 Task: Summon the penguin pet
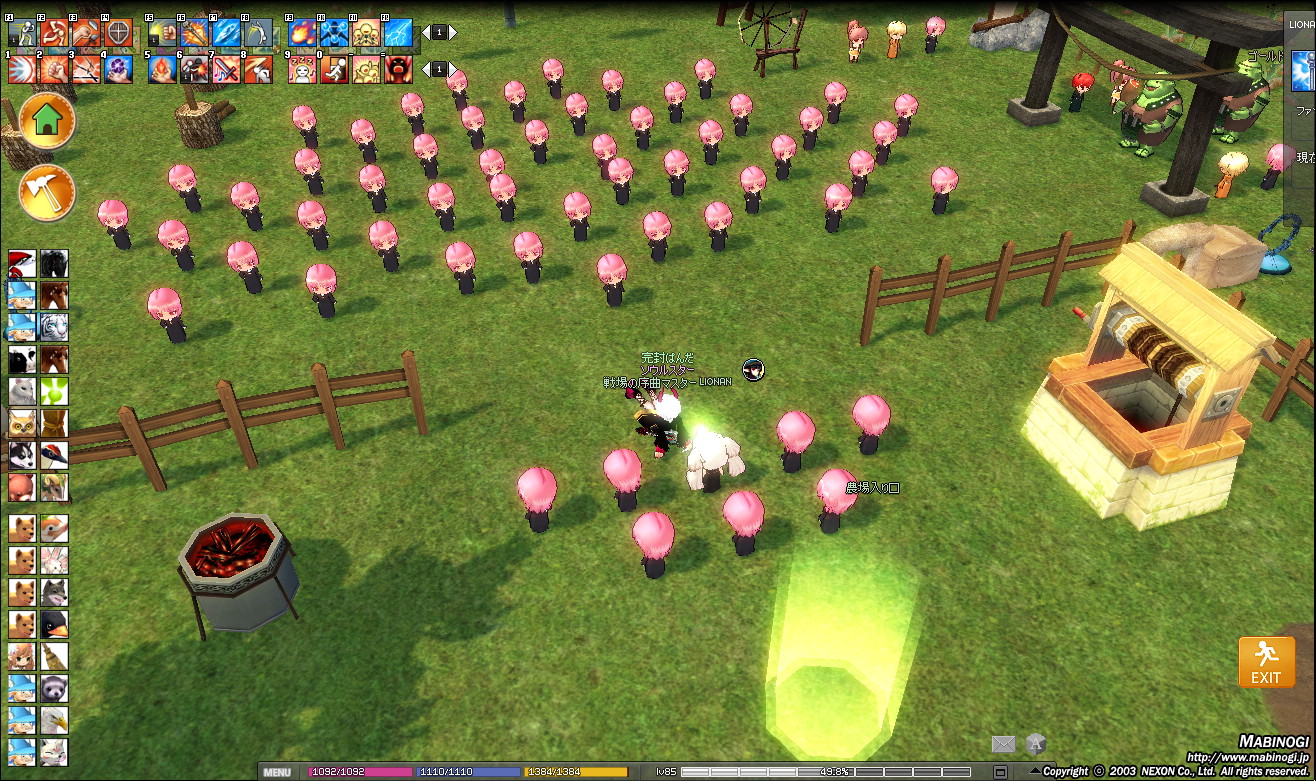coord(54,624)
